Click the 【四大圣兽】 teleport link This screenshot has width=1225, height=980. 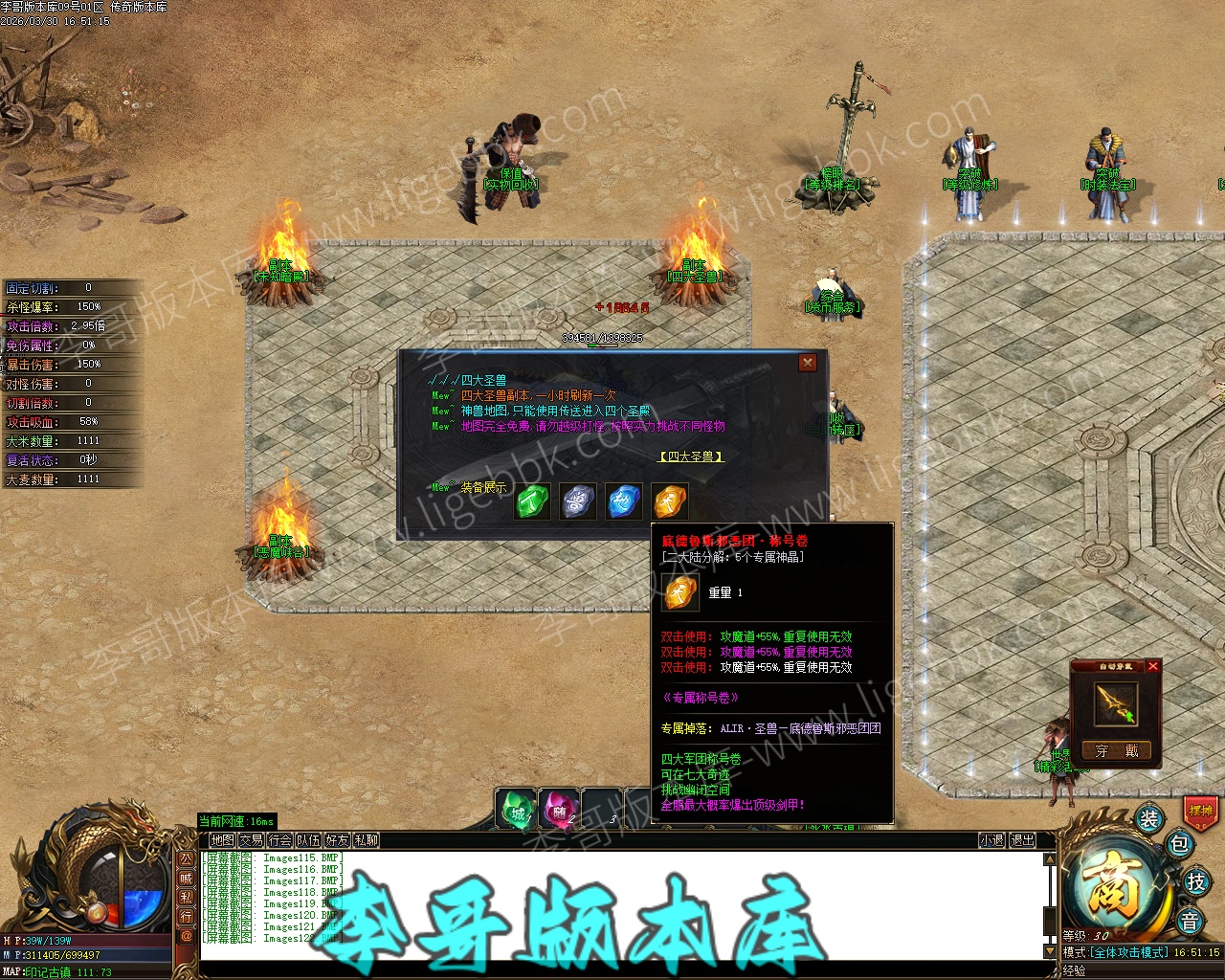(691, 457)
